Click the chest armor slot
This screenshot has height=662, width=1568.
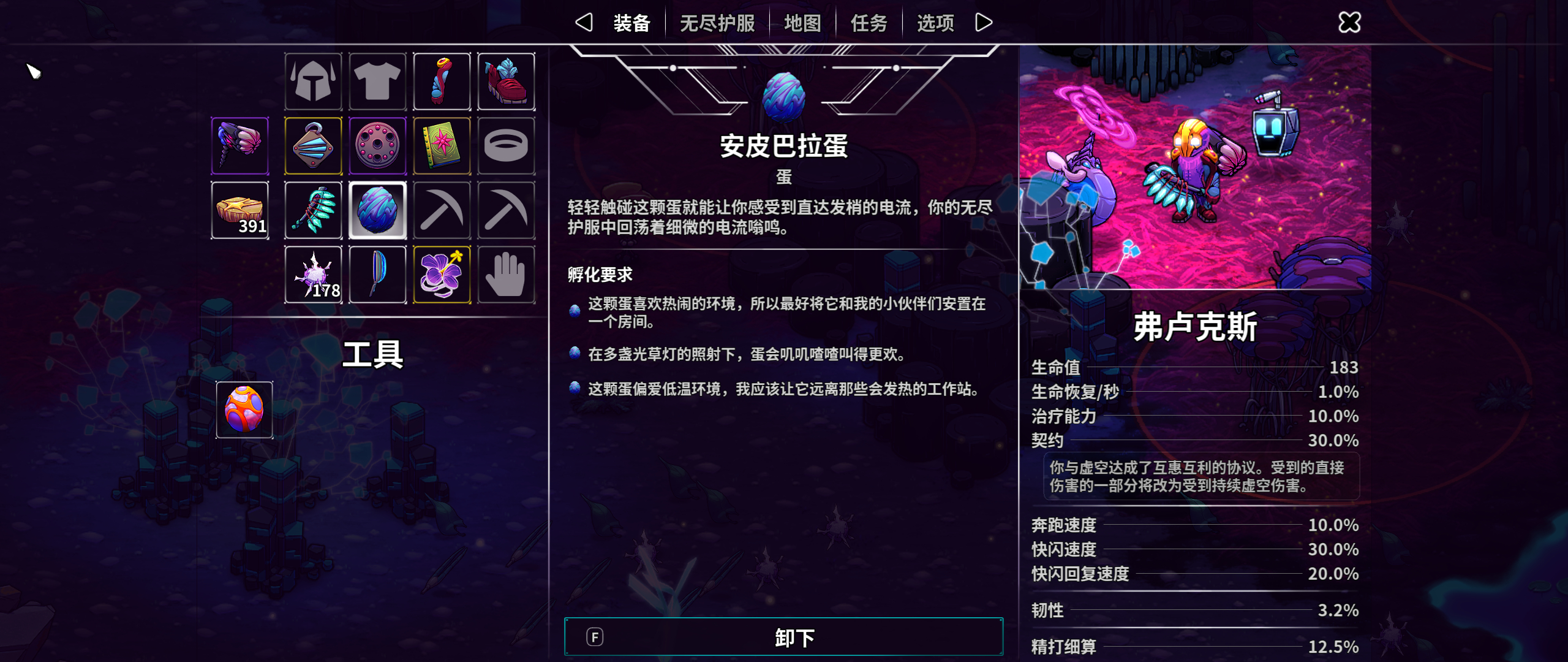click(x=378, y=82)
